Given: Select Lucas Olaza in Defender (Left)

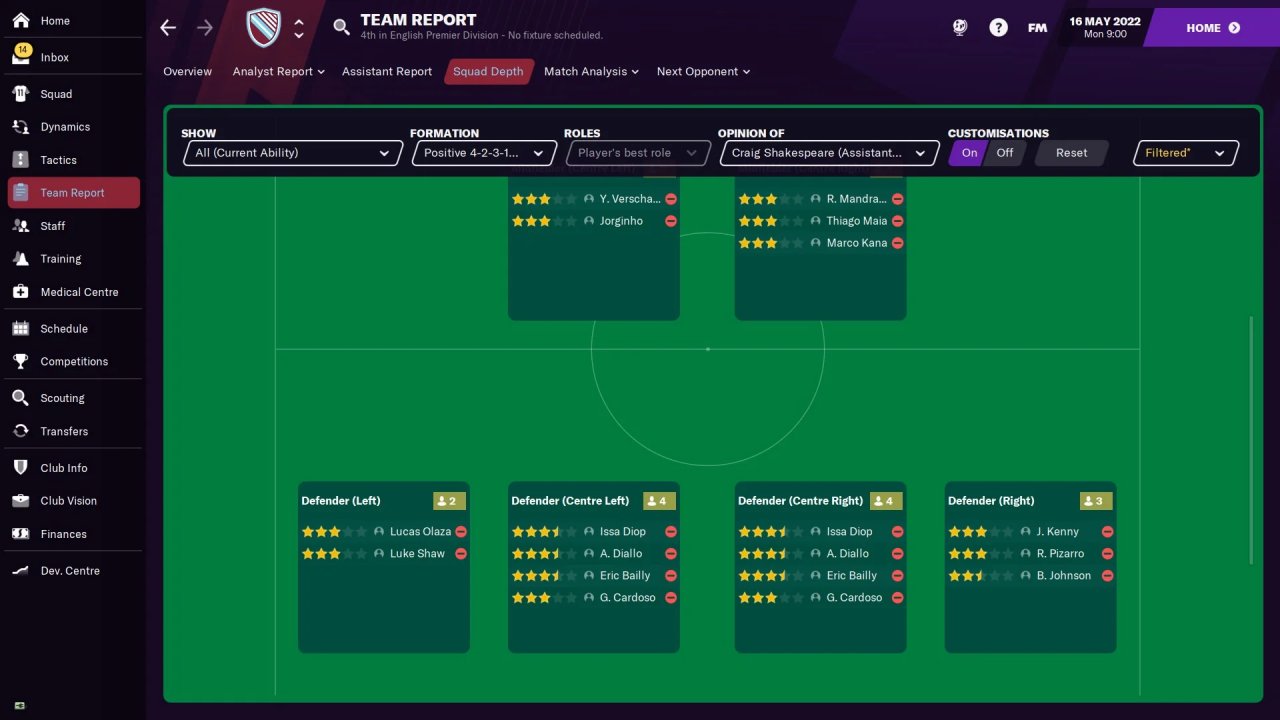Looking at the screenshot, I should (420, 532).
